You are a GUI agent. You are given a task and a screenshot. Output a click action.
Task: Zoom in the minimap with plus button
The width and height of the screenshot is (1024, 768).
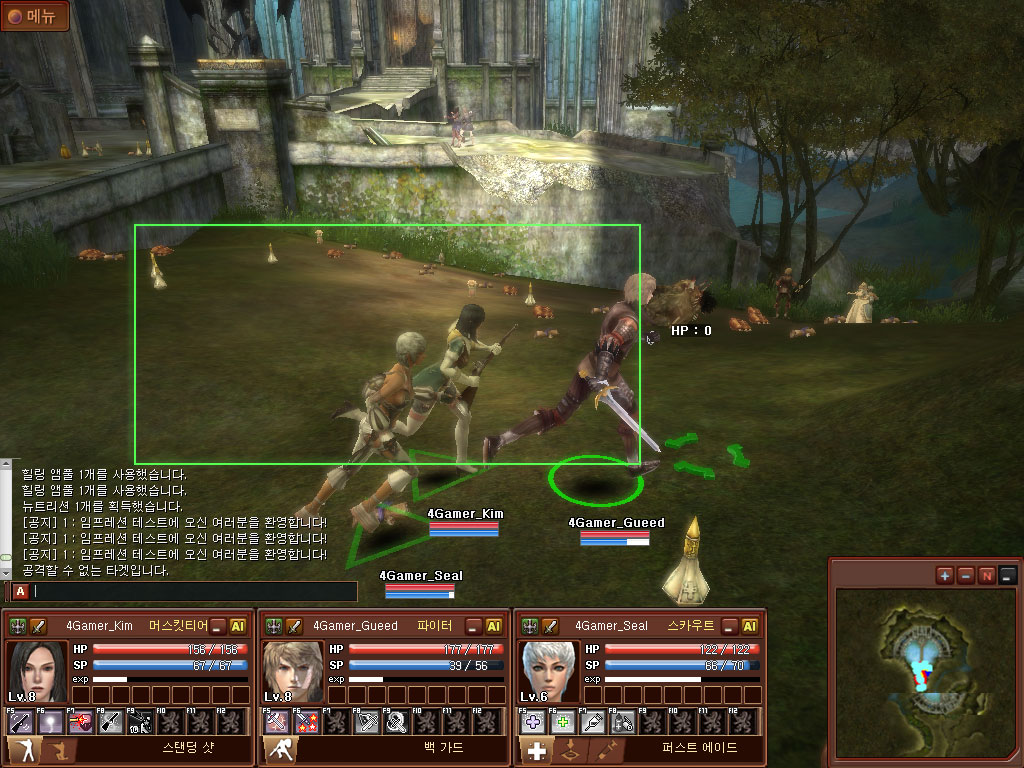[944, 575]
